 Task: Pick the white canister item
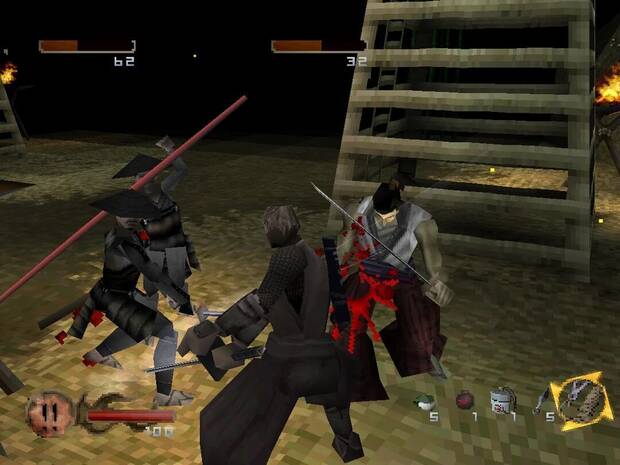[500, 400]
